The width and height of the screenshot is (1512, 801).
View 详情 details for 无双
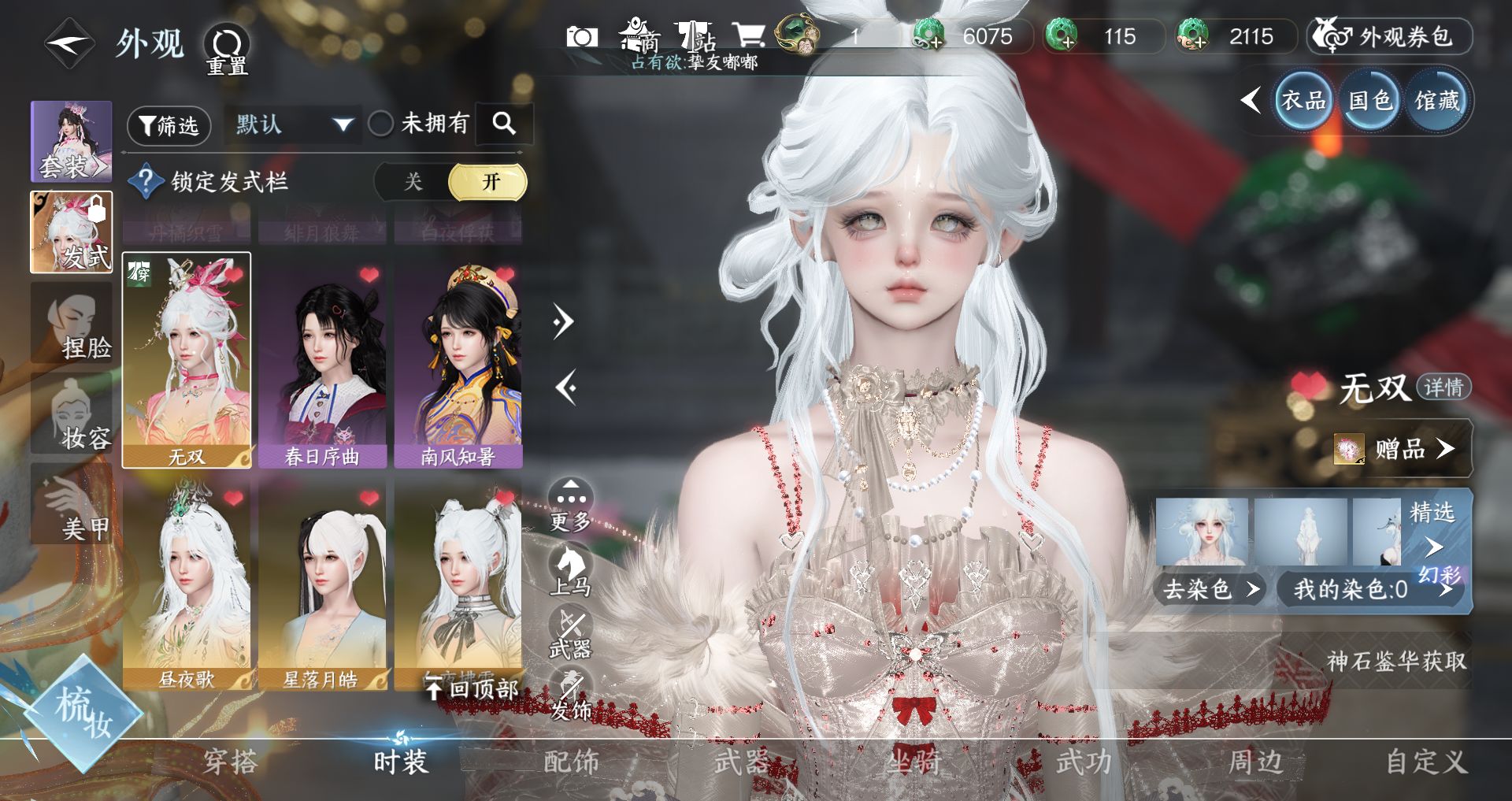pos(1443,388)
